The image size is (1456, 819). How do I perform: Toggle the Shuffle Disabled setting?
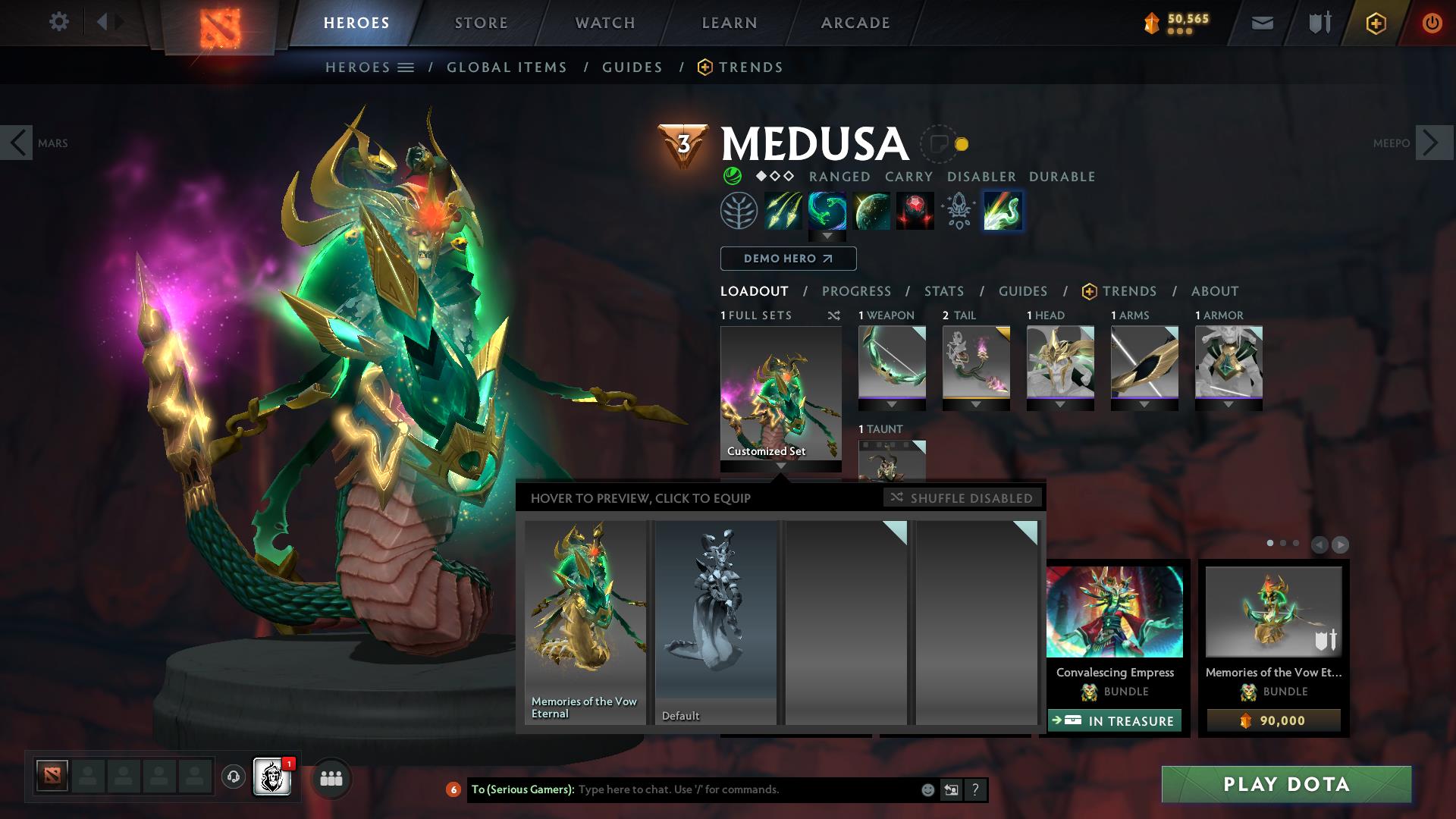pyautogui.click(x=962, y=498)
